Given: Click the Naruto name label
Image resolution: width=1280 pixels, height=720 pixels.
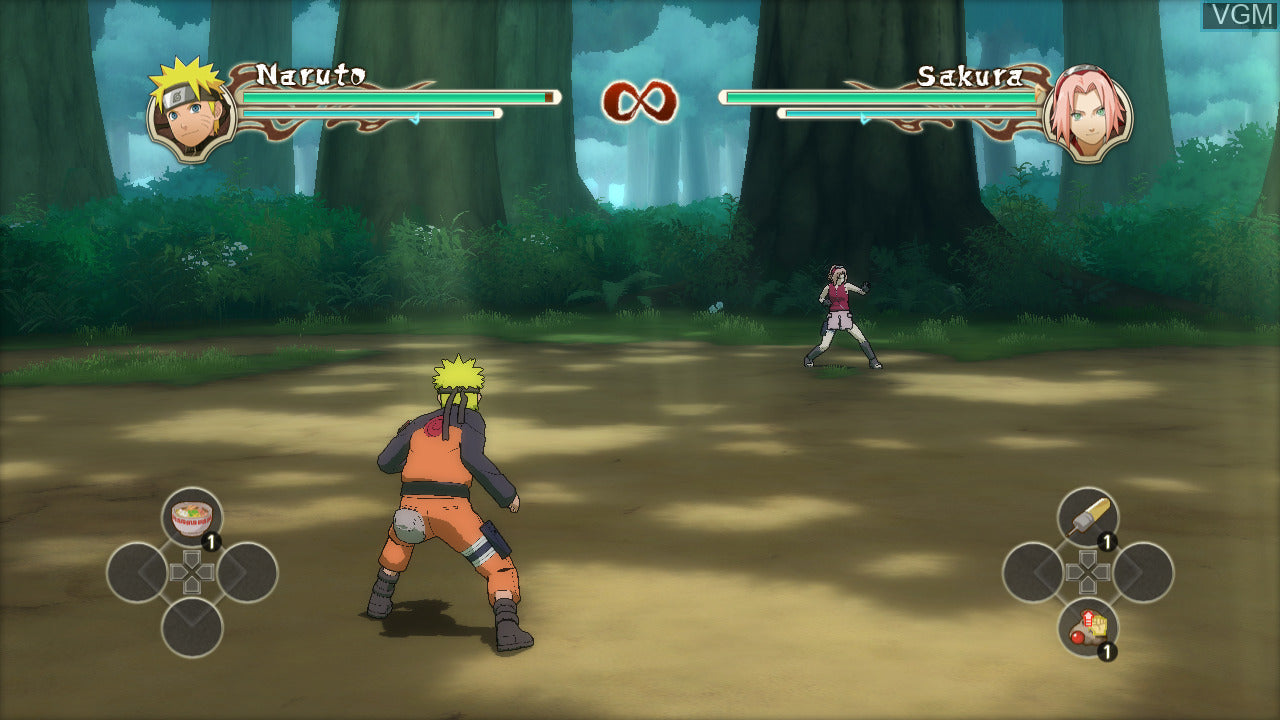Looking at the screenshot, I should (312, 73).
